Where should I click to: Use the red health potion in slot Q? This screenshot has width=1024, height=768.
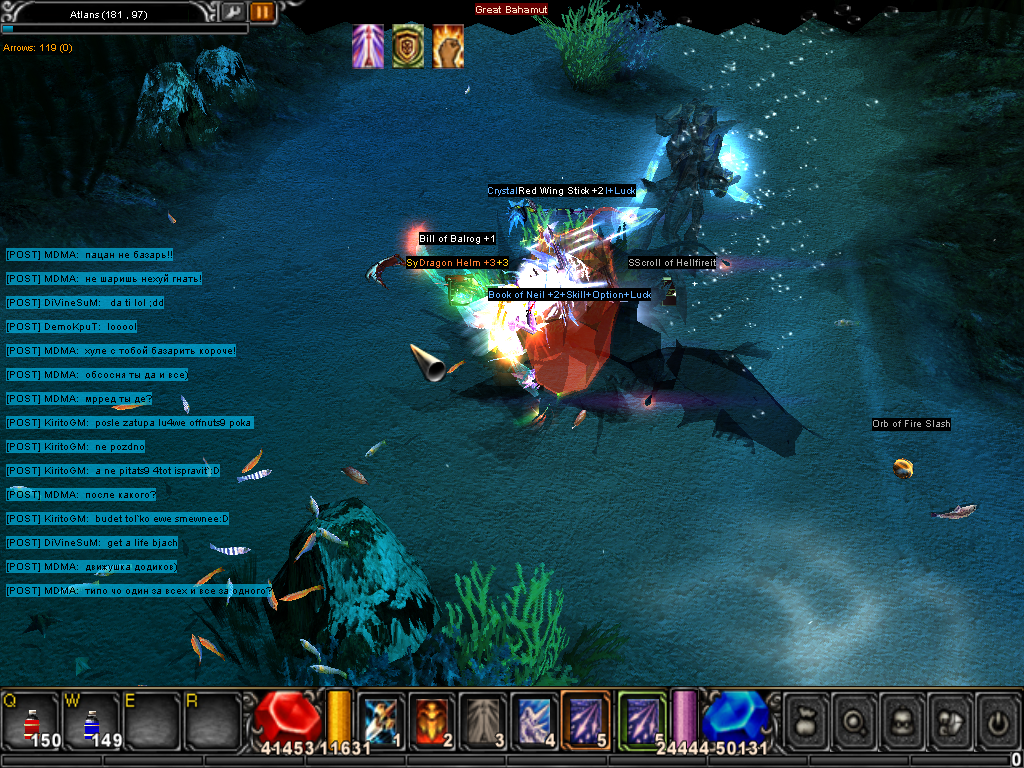[x=31, y=720]
